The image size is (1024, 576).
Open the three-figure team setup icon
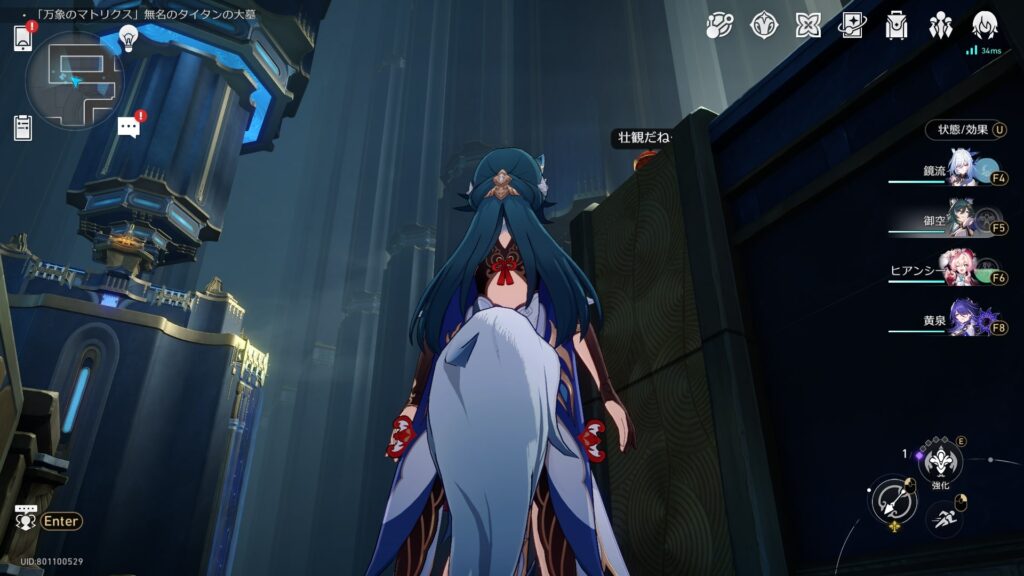(940, 25)
